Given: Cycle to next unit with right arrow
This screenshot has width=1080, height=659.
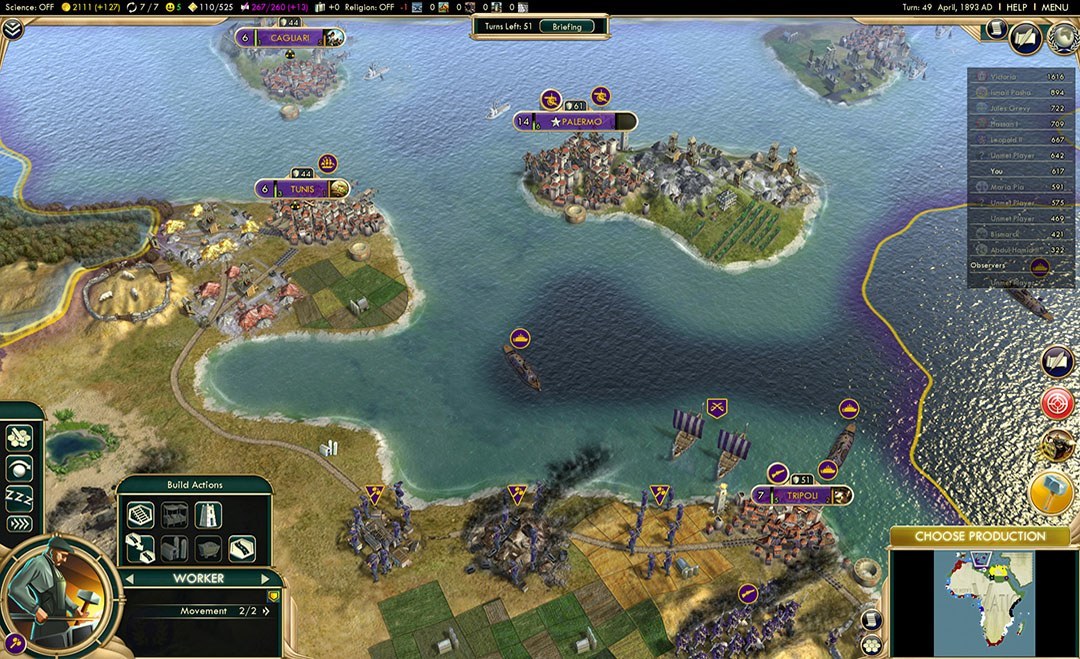Looking at the screenshot, I should tap(265, 579).
